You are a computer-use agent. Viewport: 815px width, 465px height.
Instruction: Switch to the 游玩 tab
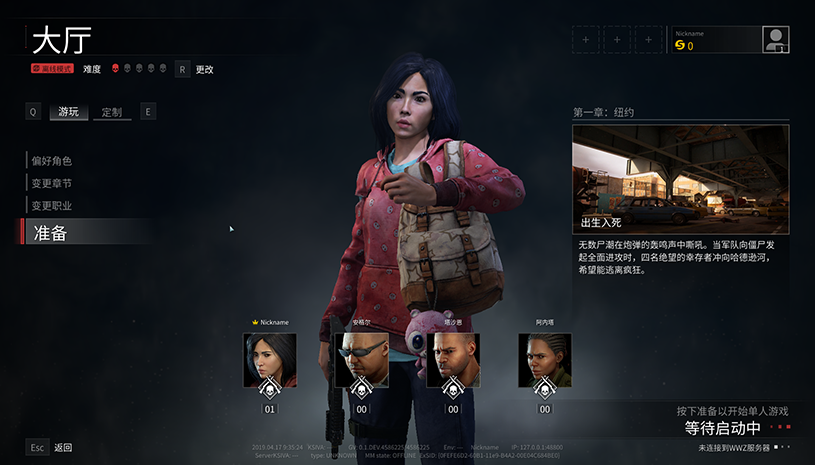click(68, 112)
